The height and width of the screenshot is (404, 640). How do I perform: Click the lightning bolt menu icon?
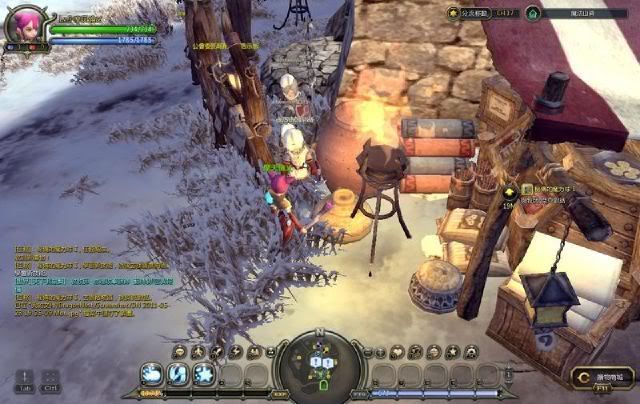coord(234,351)
